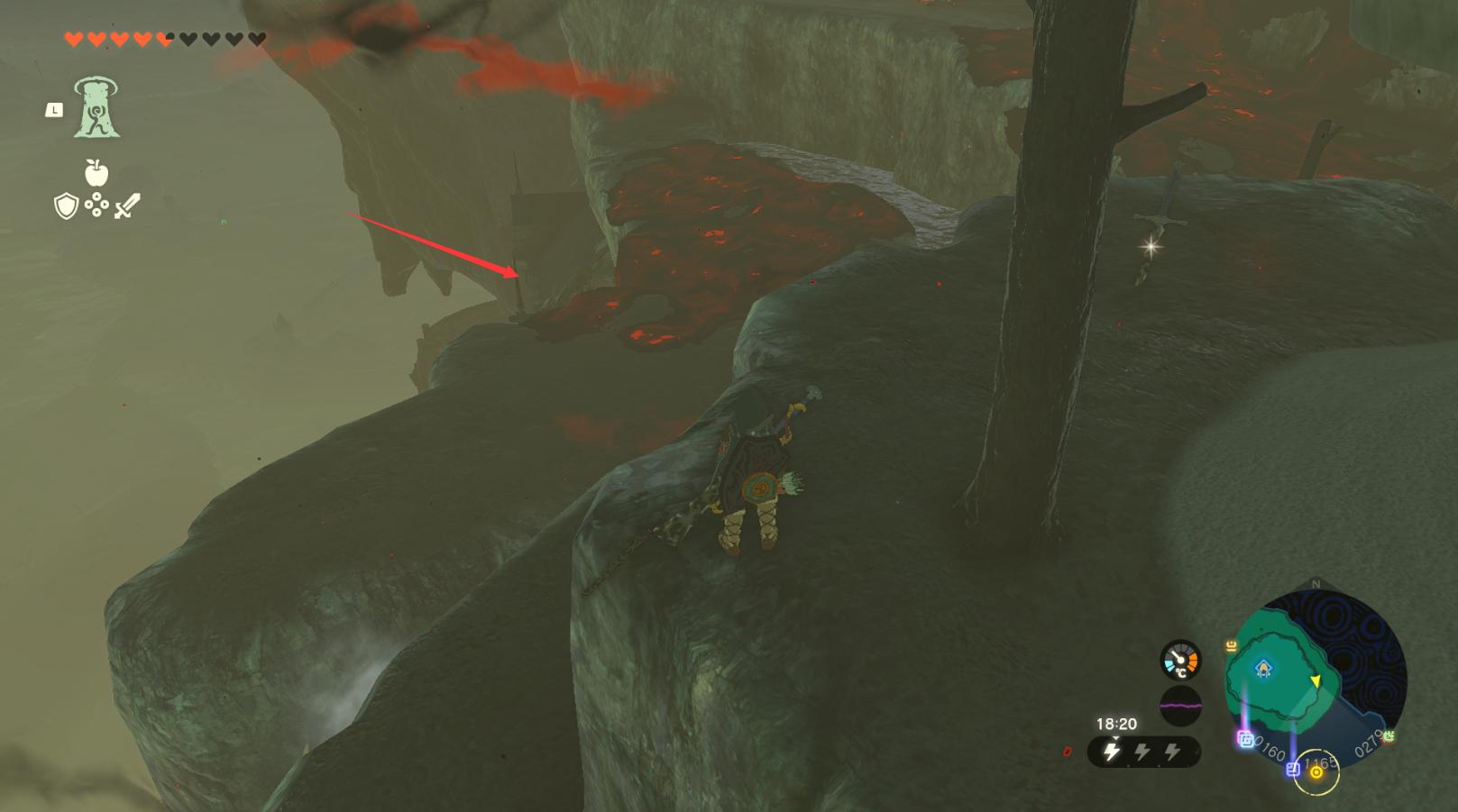The height and width of the screenshot is (812, 1458).
Task: Click the shrine marker on the minimap
Action: pyautogui.click(x=1263, y=668)
